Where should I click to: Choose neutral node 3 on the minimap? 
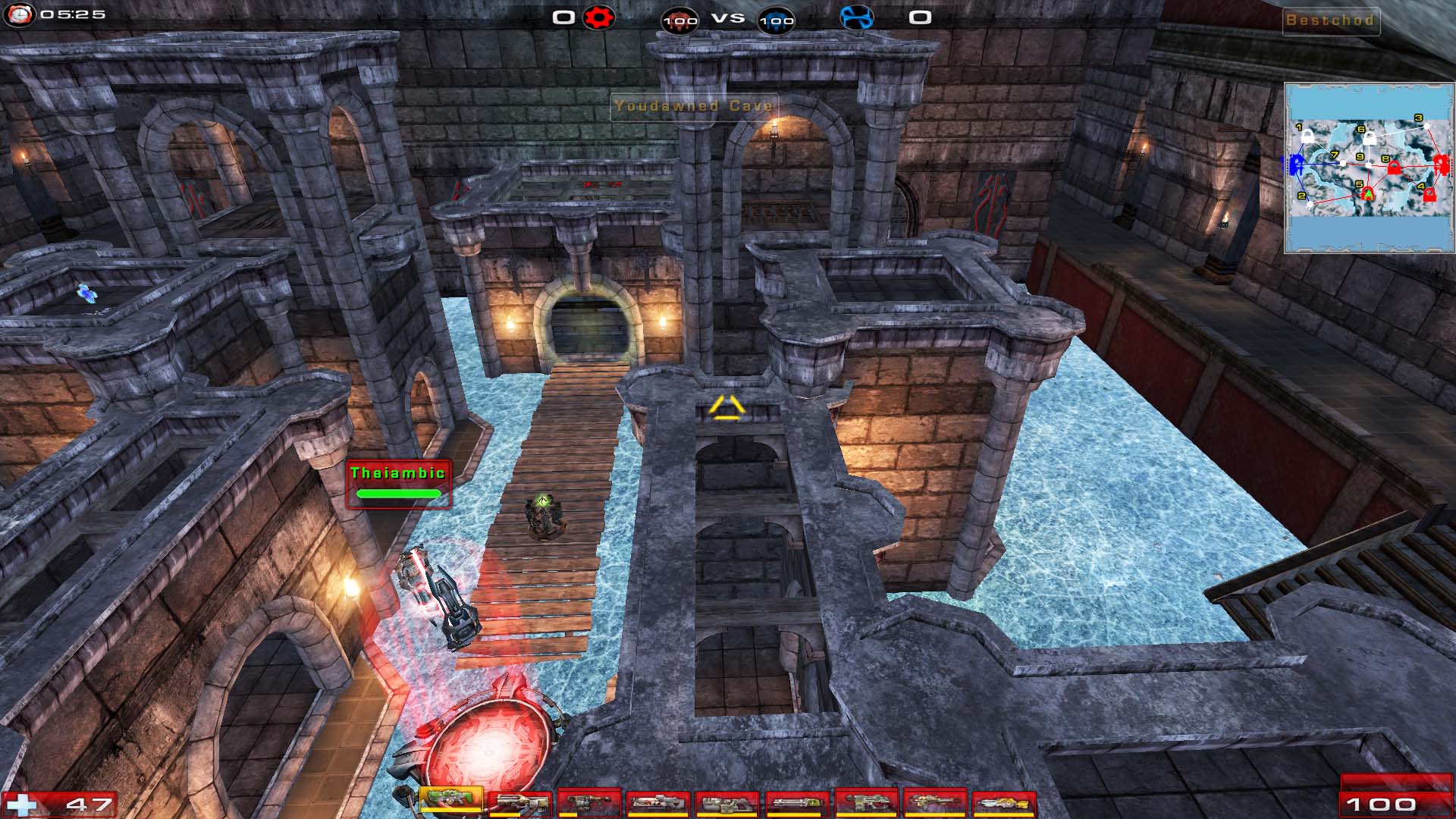pyautogui.click(x=1426, y=126)
